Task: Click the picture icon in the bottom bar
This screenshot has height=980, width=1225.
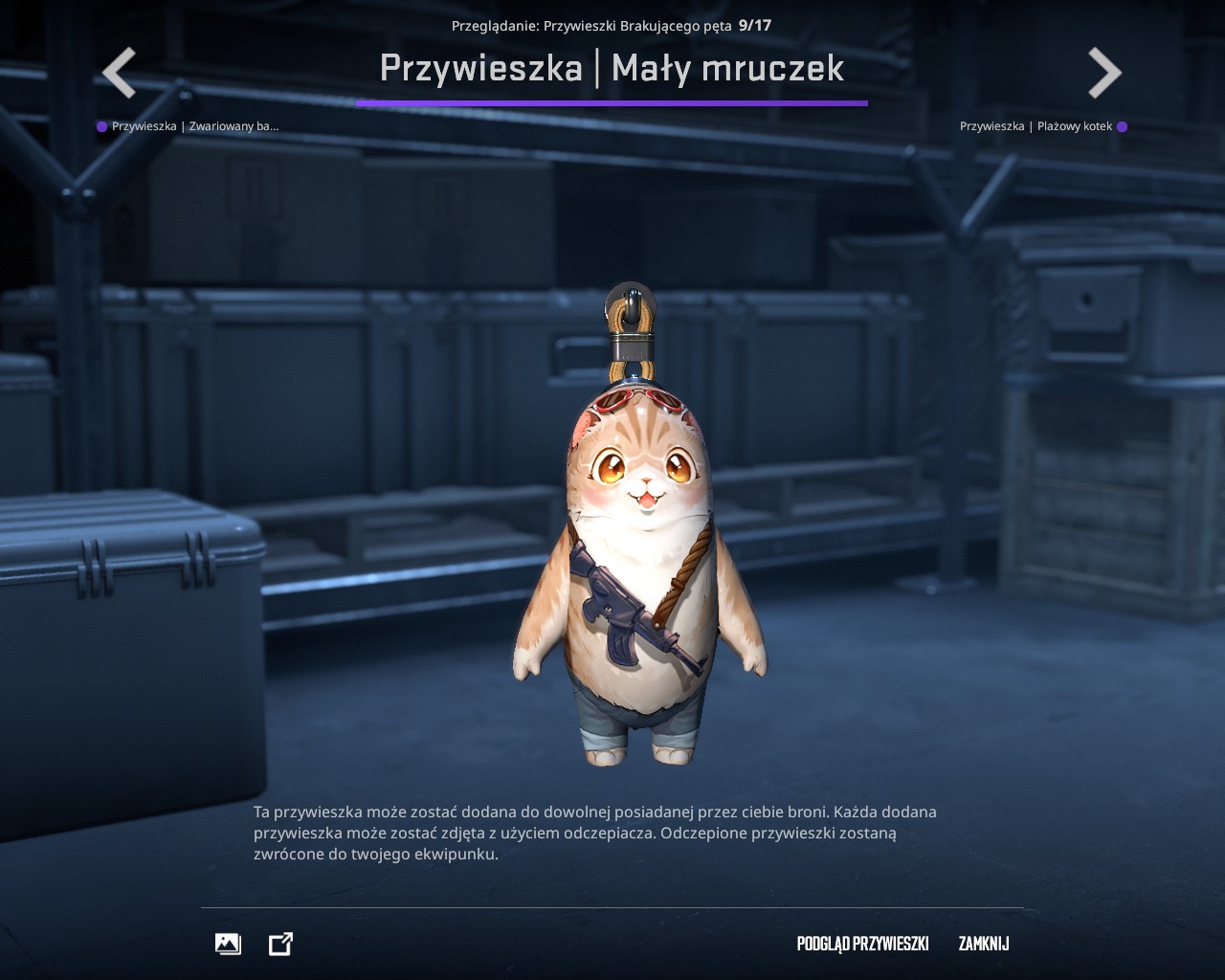Action: [228, 944]
